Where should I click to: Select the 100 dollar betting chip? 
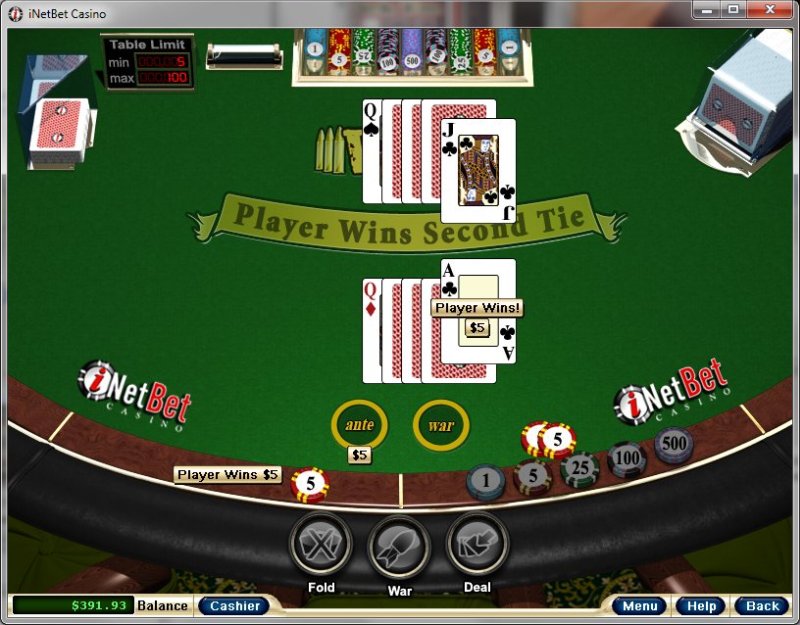click(x=627, y=459)
